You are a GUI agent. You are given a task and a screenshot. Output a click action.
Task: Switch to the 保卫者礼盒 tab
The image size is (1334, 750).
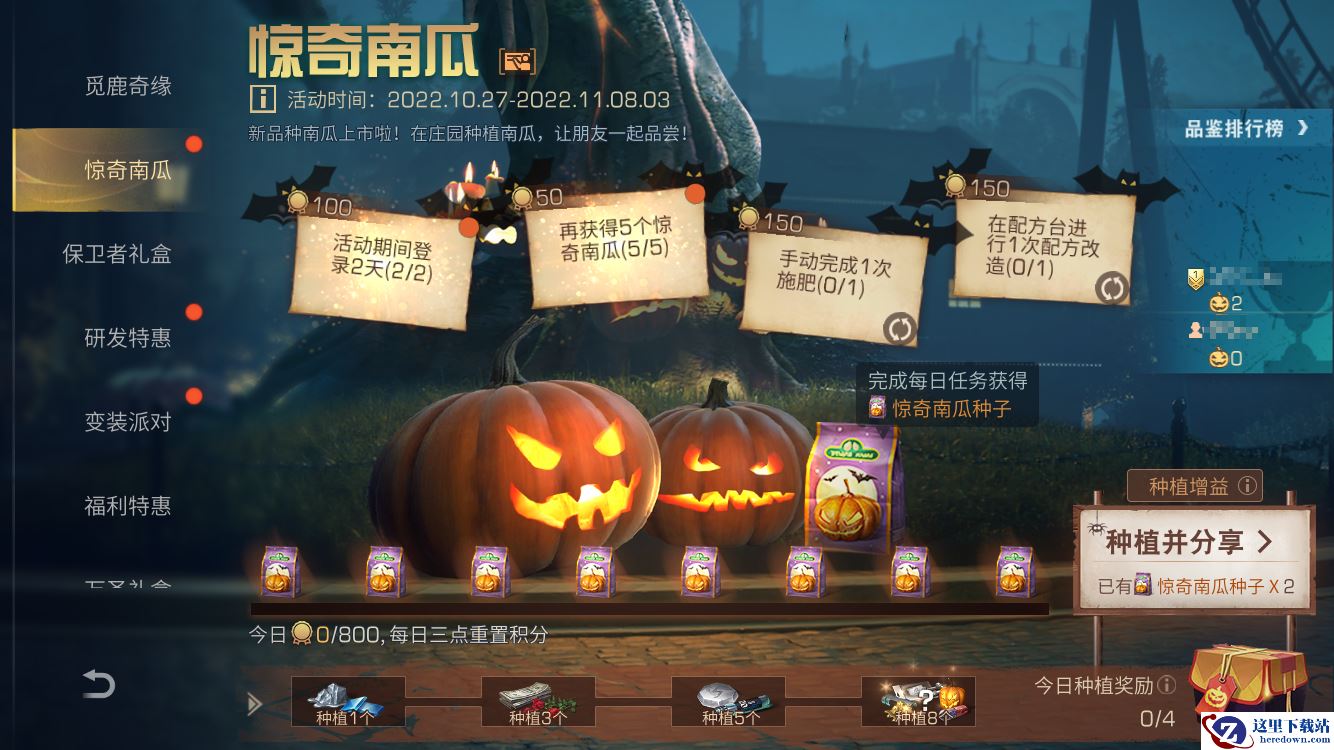coord(121,255)
